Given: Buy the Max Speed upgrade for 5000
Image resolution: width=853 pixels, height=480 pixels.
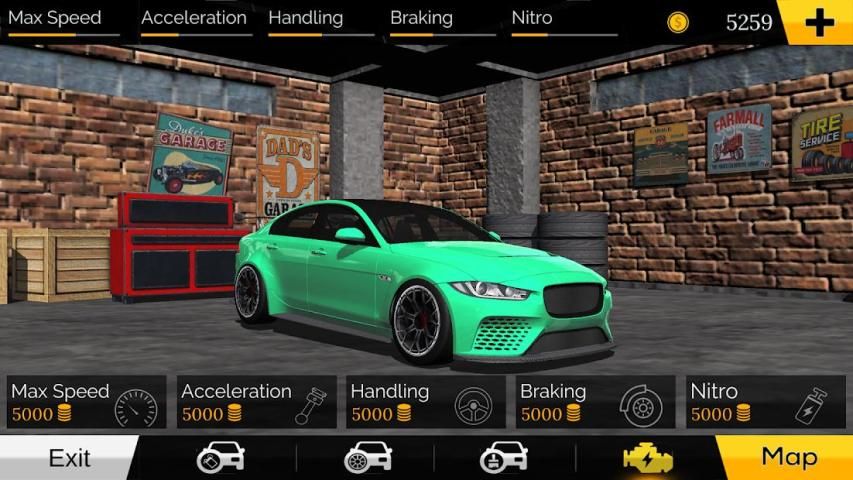Looking at the screenshot, I should pyautogui.click(x=87, y=402).
